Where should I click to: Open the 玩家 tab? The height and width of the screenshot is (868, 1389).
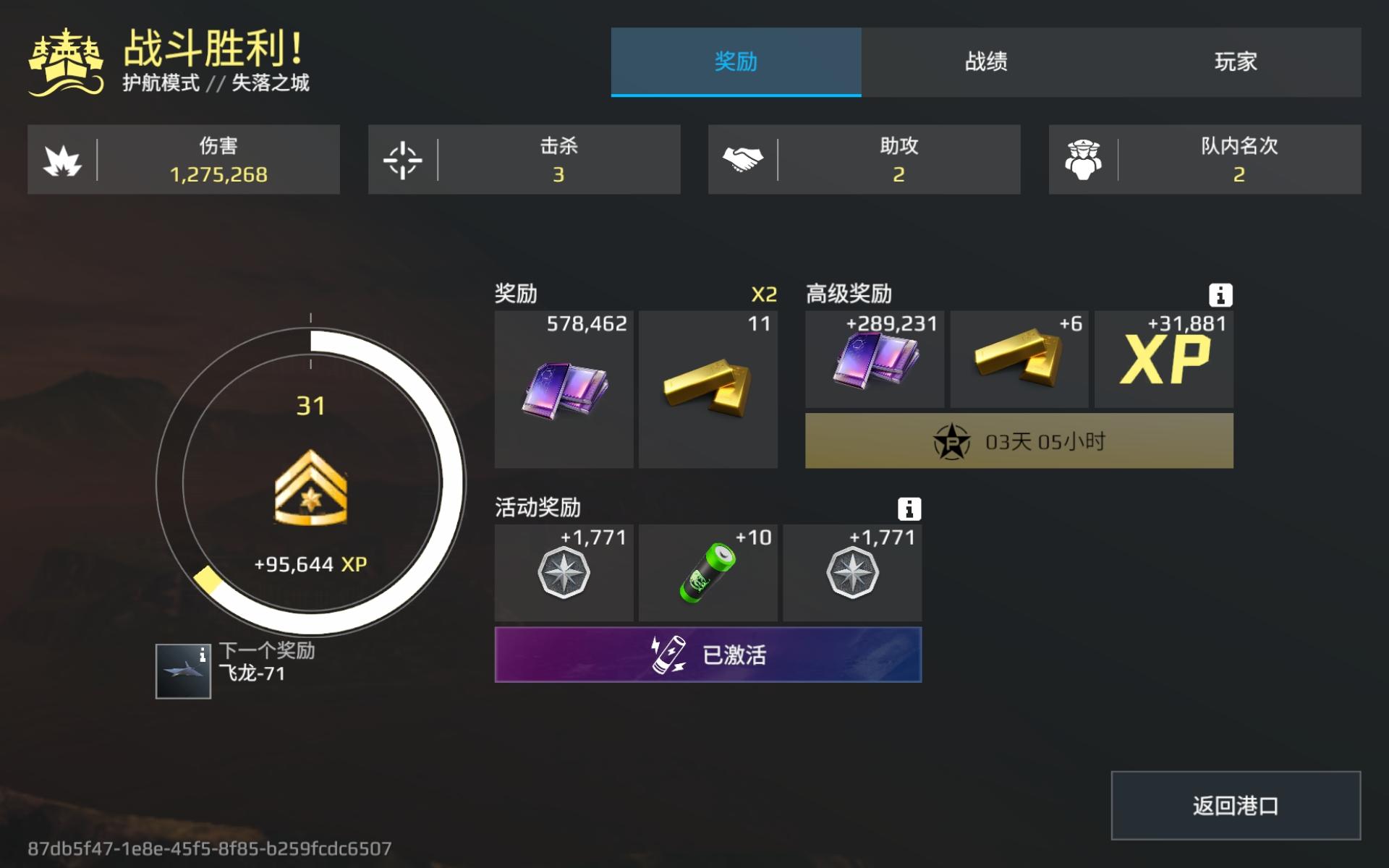tap(1235, 63)
